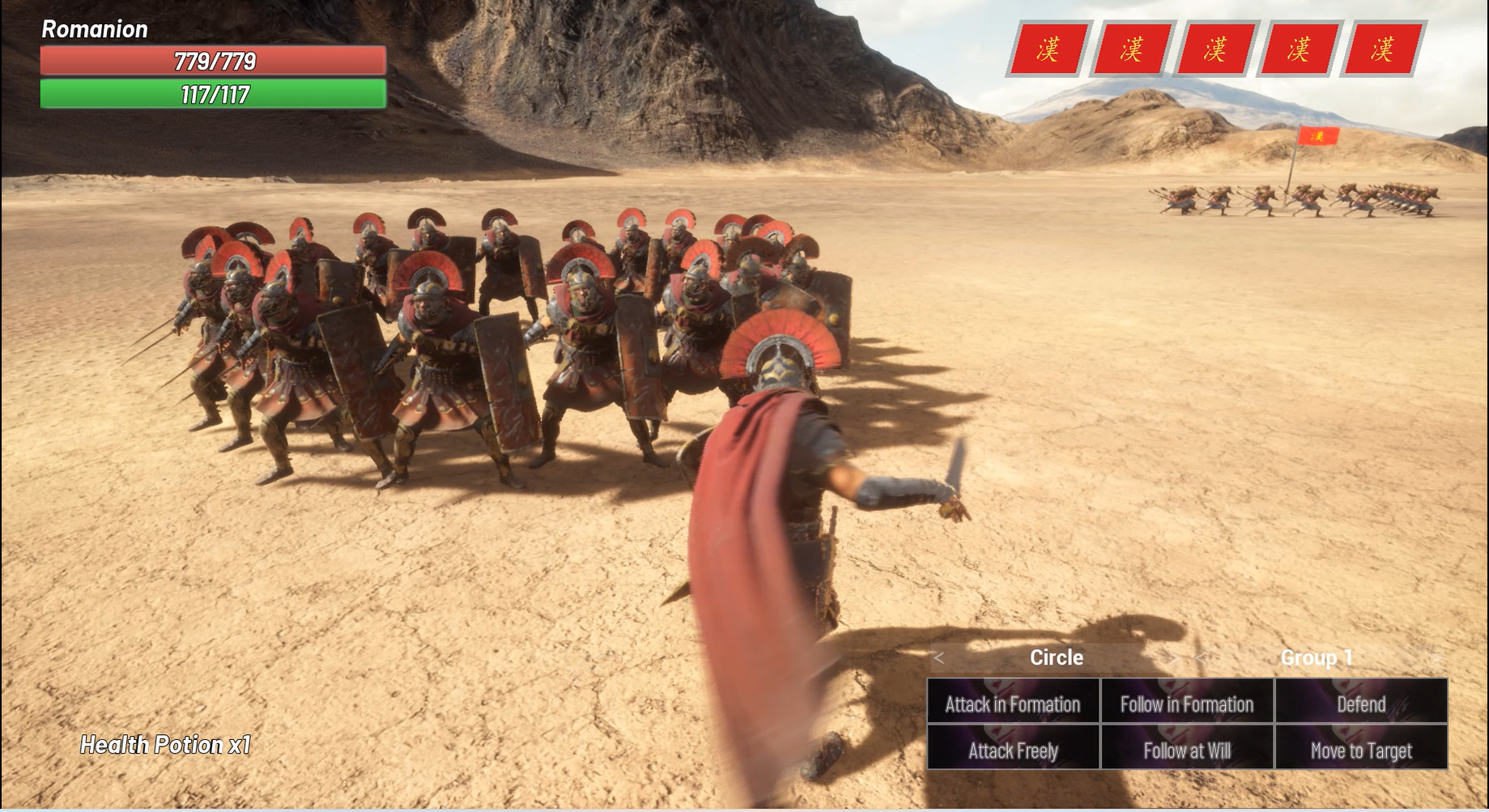
Task: Click the green stamina bar showing 117/117
Action: pos(212,94)
